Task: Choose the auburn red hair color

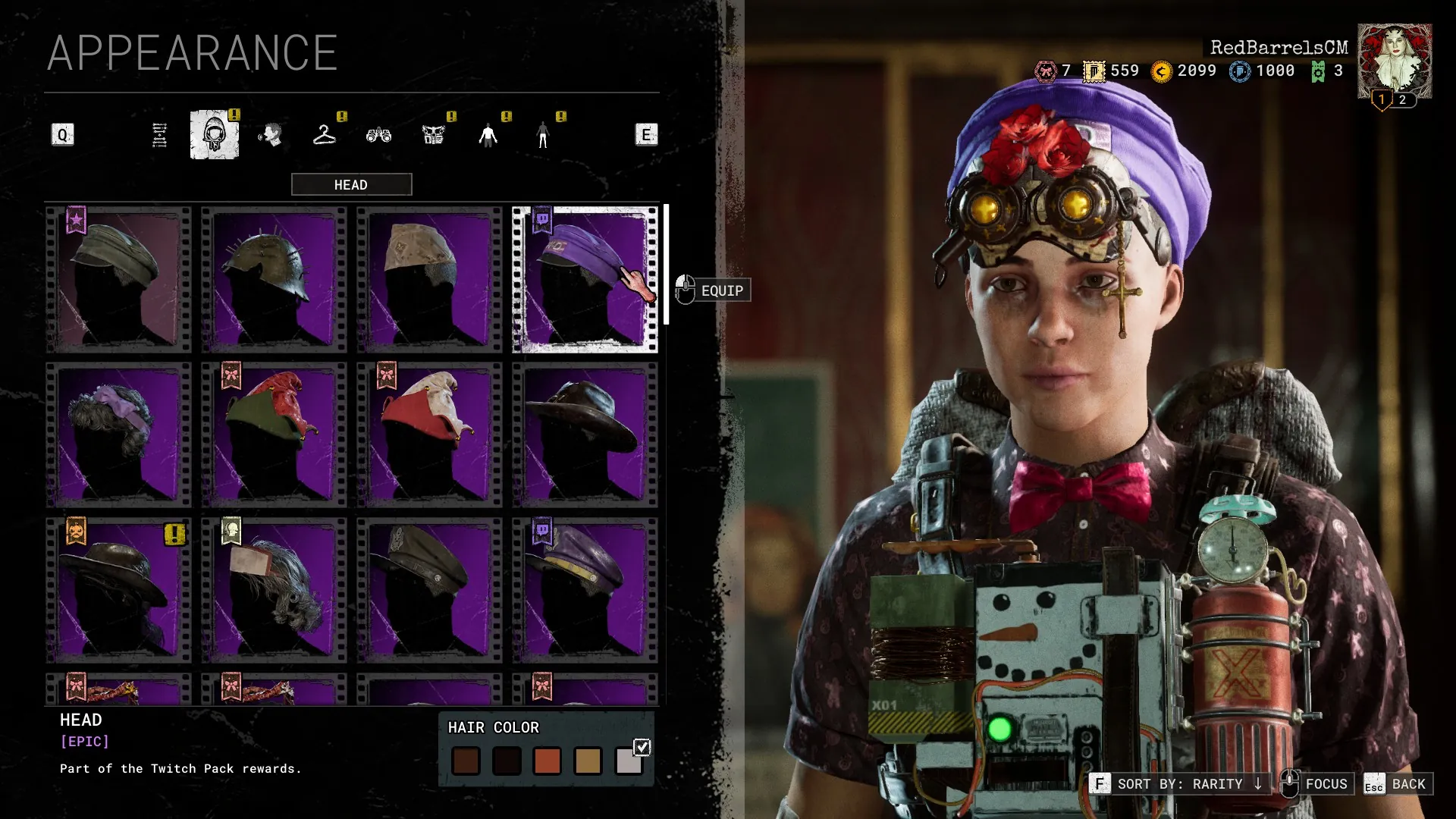Action: [547, 761]
